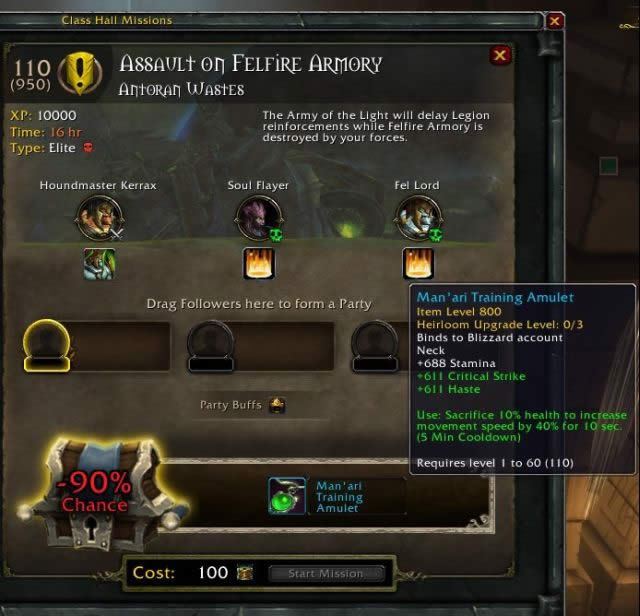This screenshot has width=640, height=616.
Task: Select the Fel Lord enemy portrait
Action: tap(417, 216)
